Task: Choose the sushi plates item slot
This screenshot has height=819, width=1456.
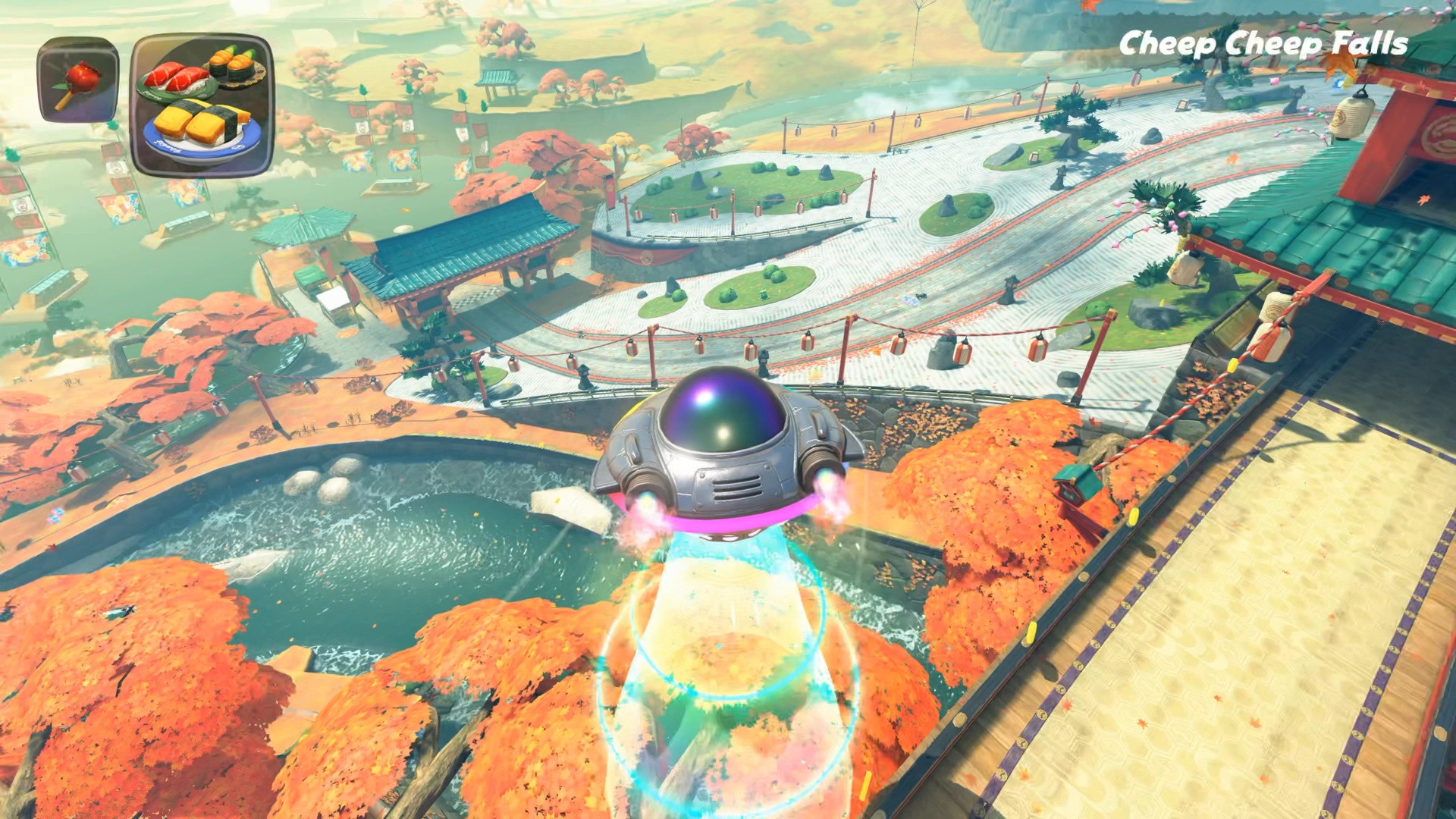Action: pos(202,104)
